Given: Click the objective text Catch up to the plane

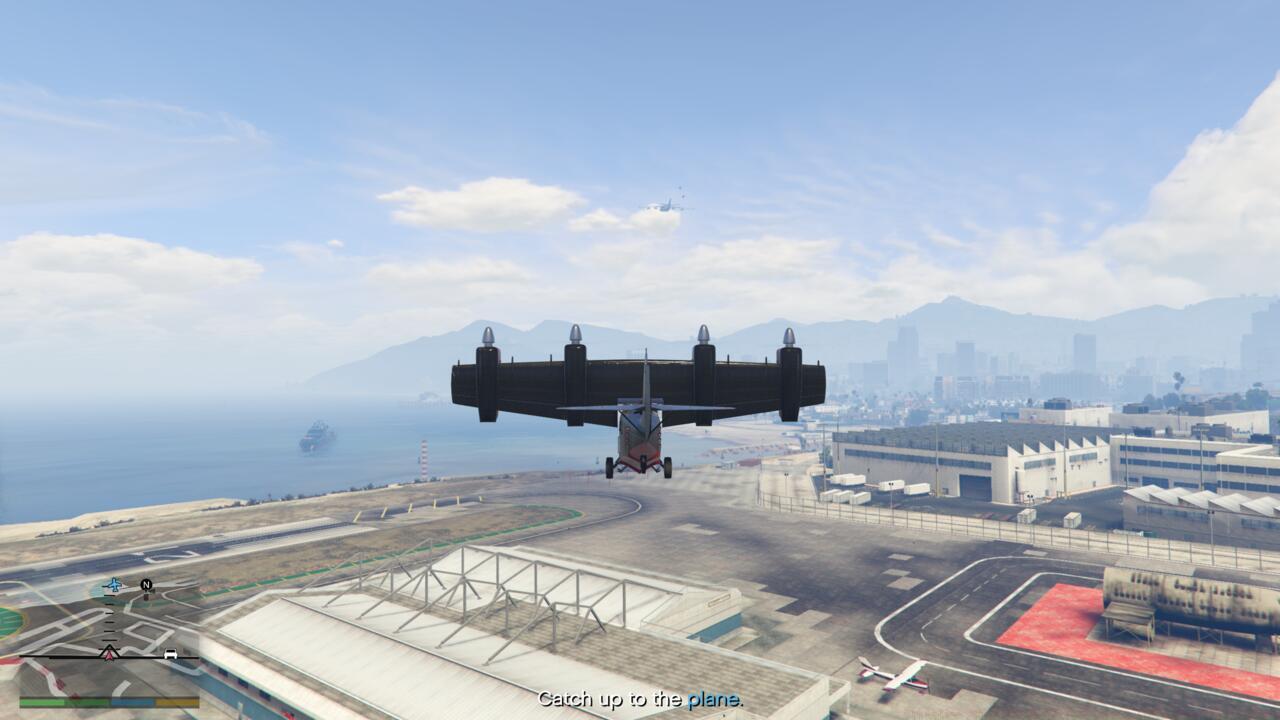Looking at the screenshot, I should point(640,701).
